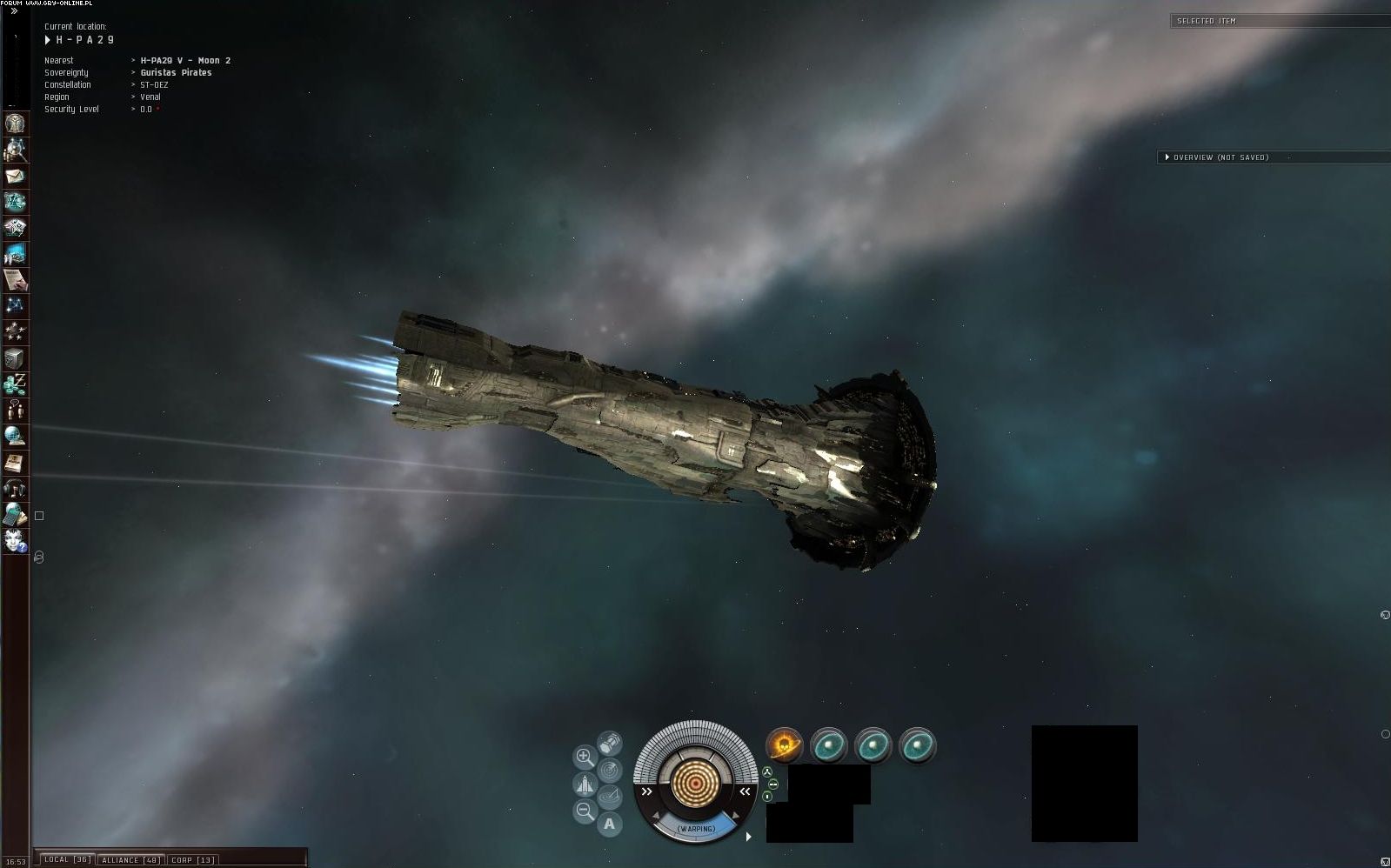Open the People & Places search icon
Screen dimensions: 1391x868
[15, 150]
